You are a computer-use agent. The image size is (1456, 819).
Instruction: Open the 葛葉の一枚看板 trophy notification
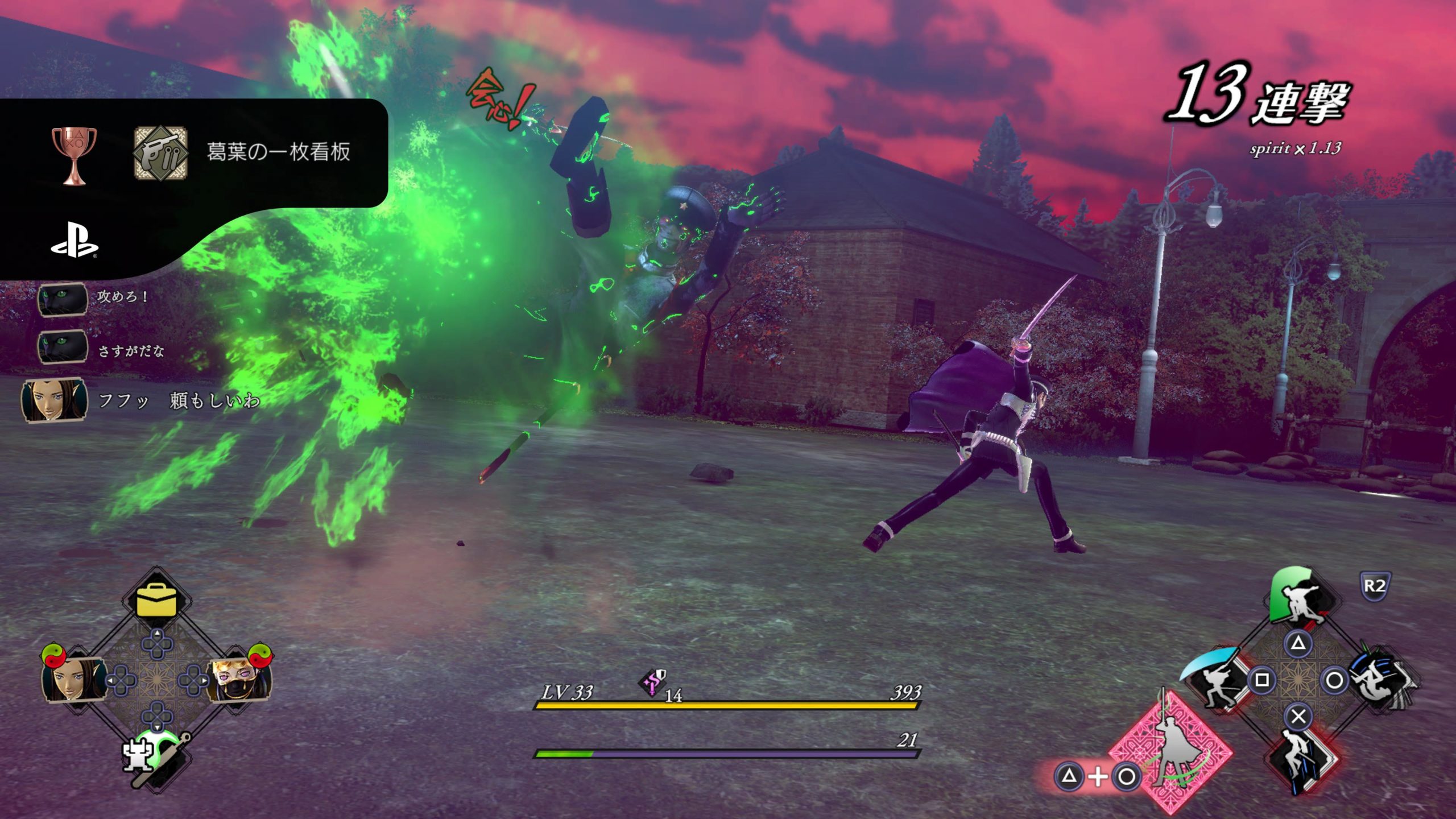tap(193, 152)
